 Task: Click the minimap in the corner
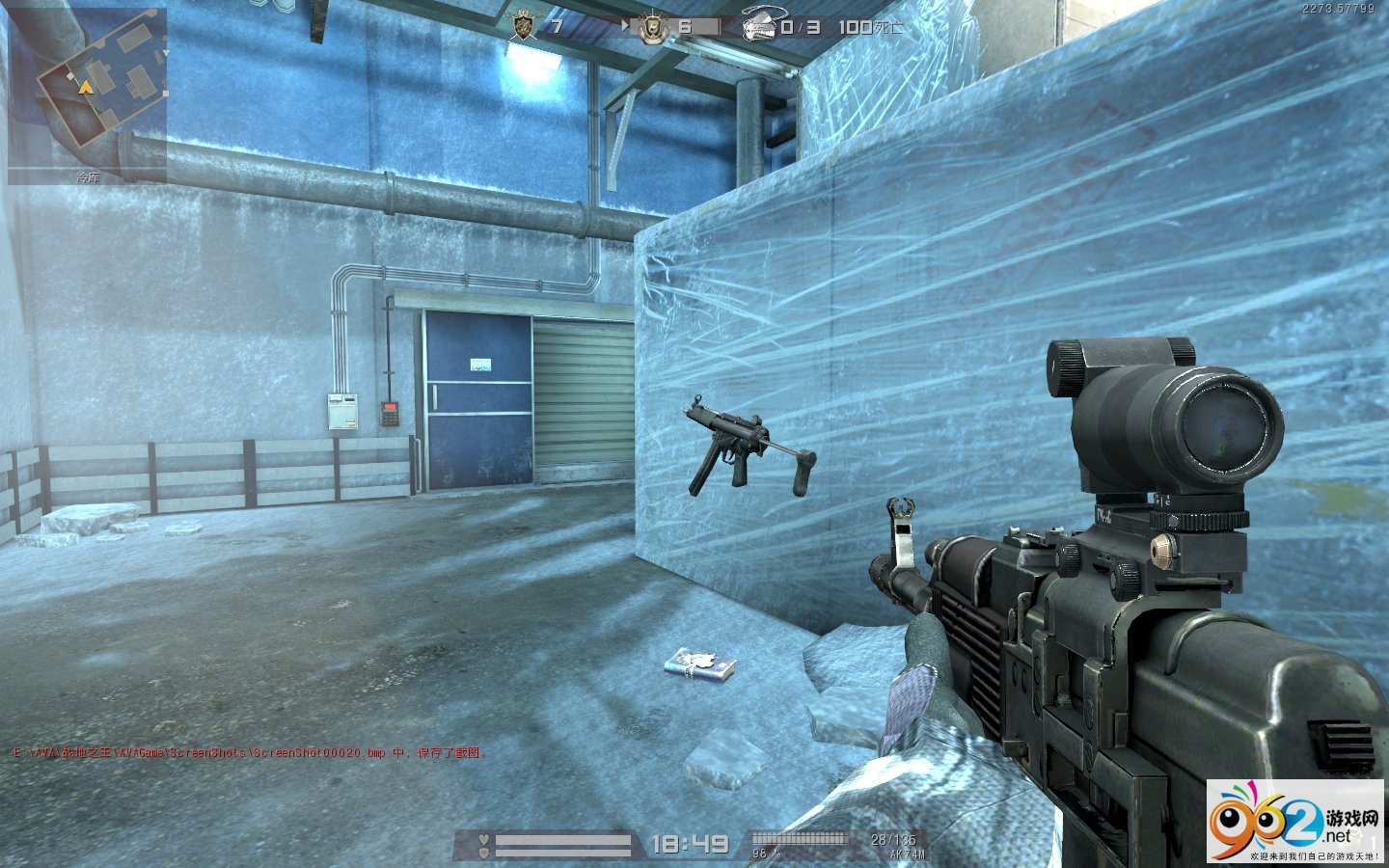(x=87, y=94)
